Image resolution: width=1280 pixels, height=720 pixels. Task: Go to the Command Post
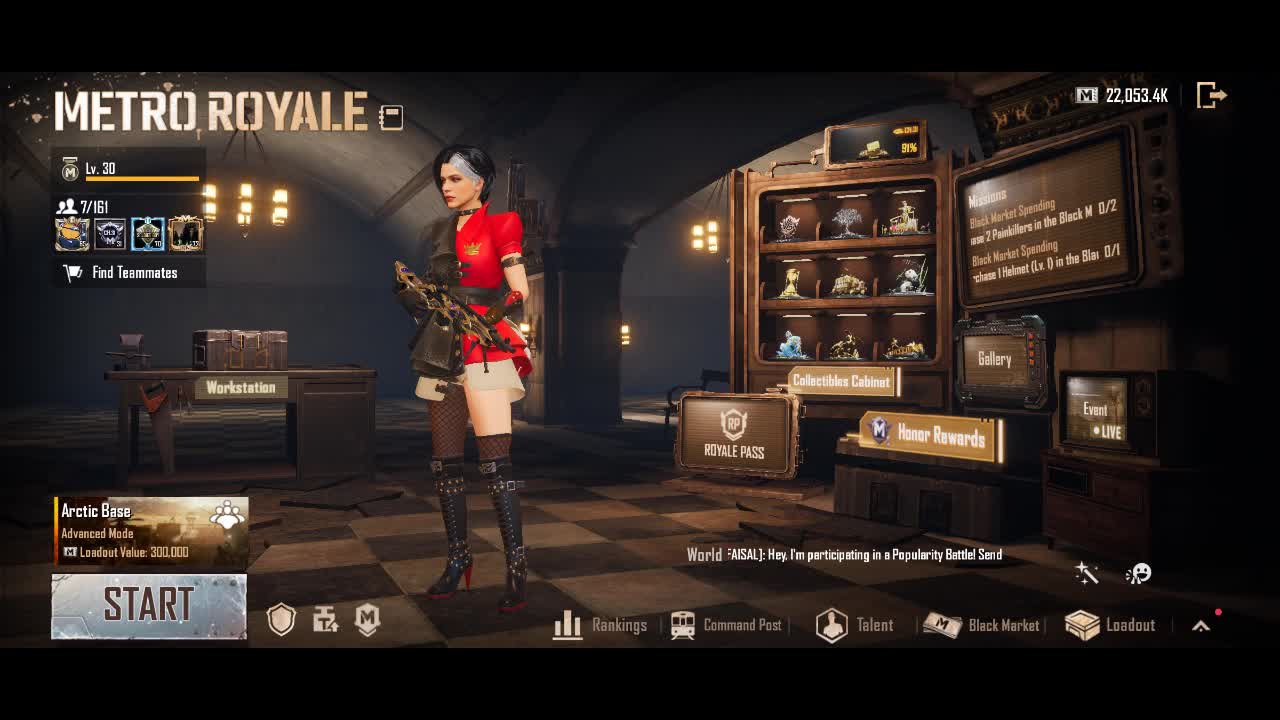click(x=727, y=625)
